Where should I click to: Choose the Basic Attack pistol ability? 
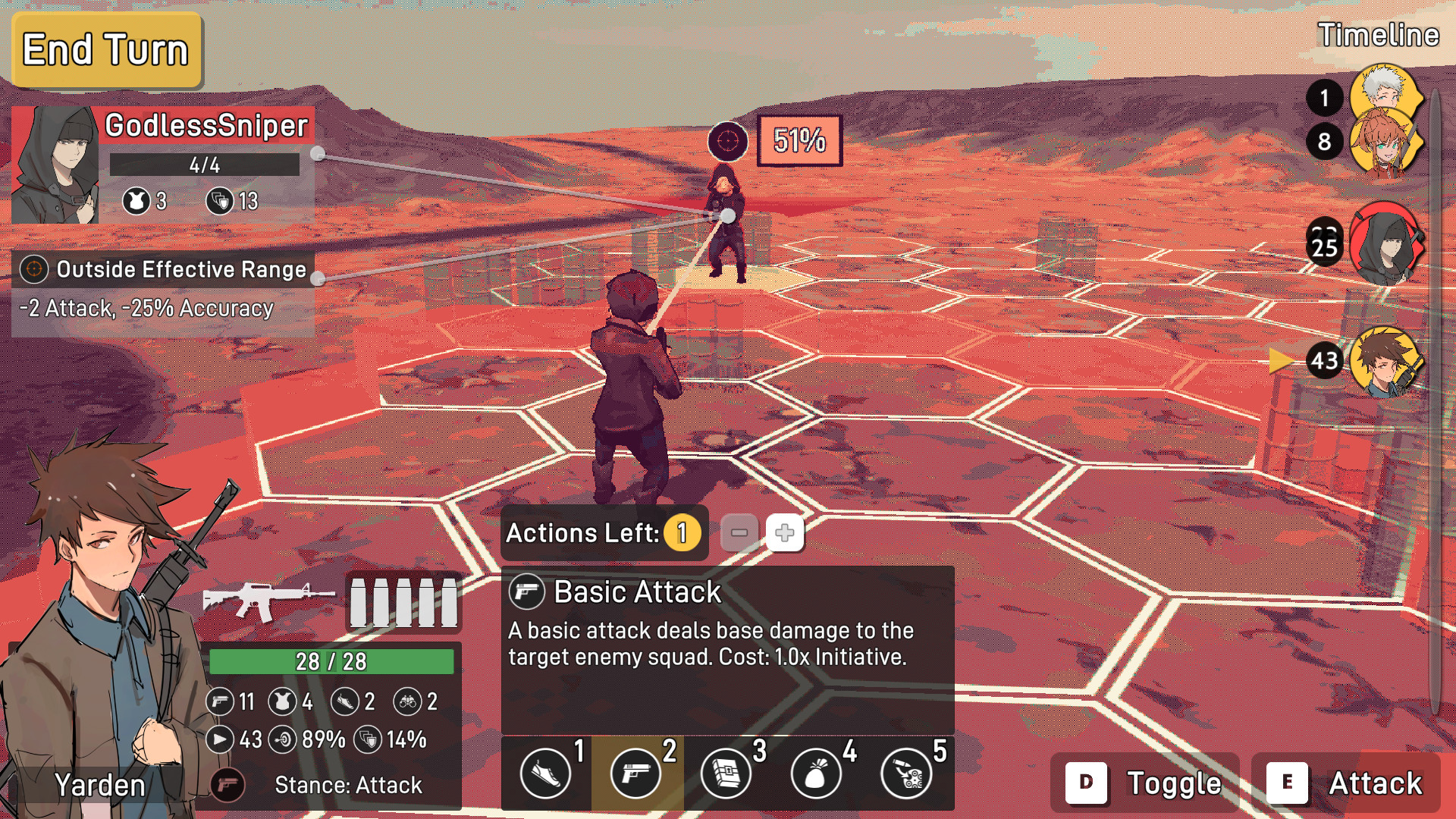pyautogui.click(x=635, y=773)
